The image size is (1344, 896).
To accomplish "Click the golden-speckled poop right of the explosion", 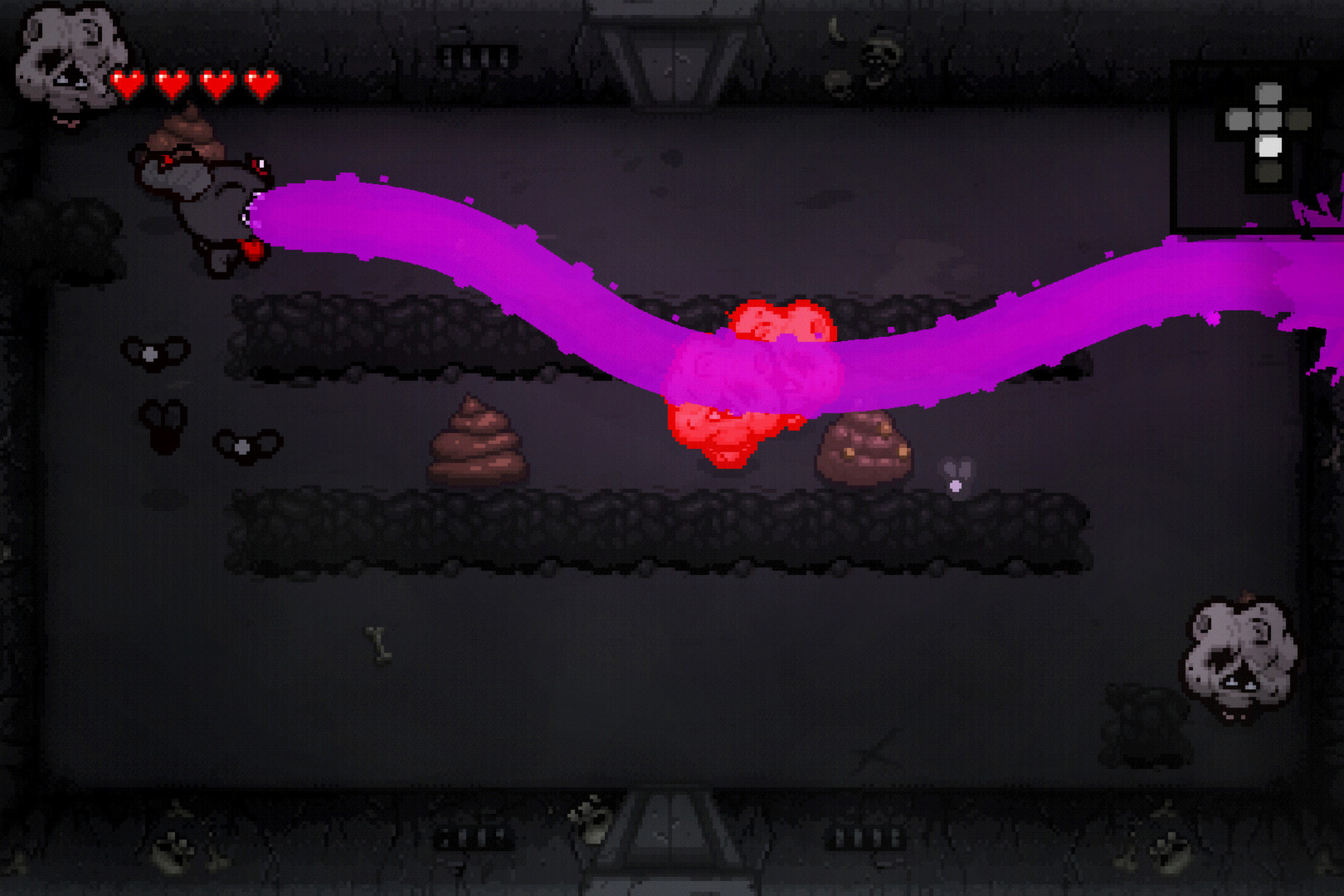I will click(x=863, y=448).
